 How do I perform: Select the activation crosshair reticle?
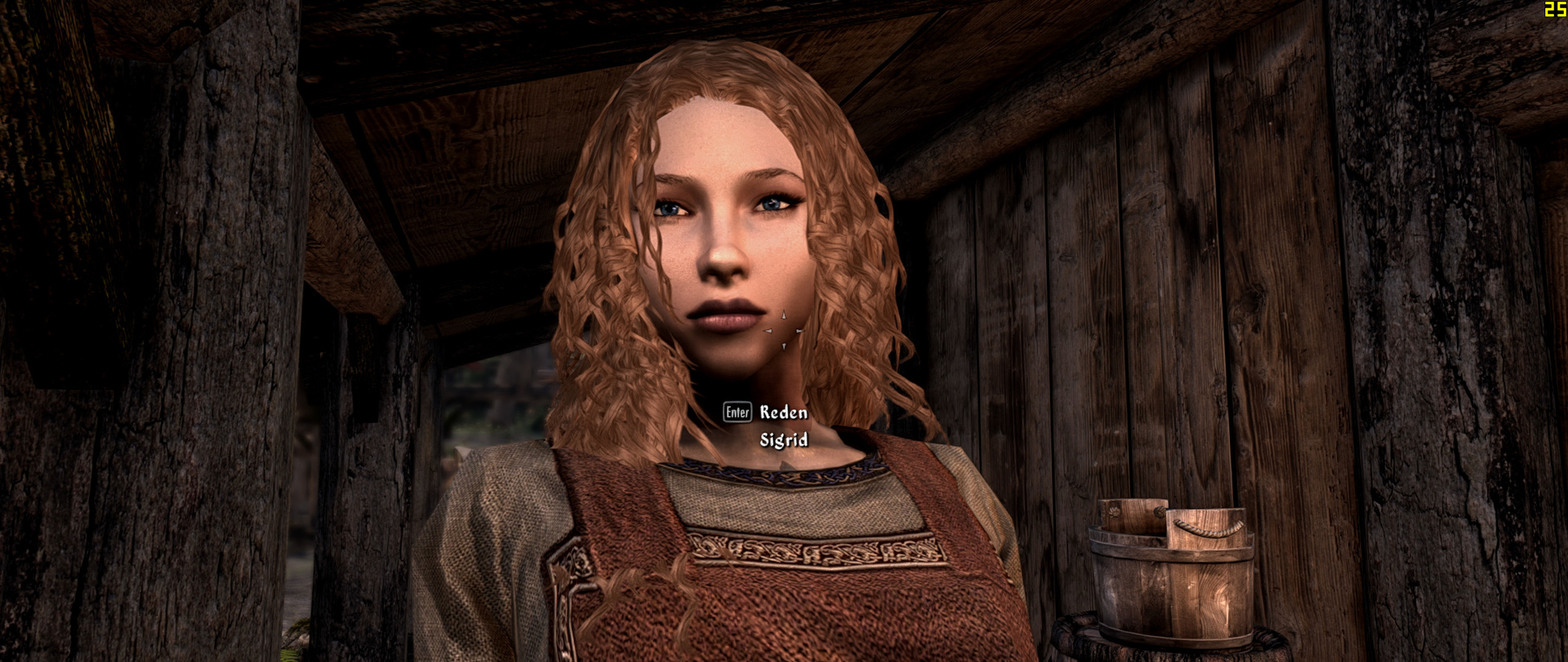[784, 330]
